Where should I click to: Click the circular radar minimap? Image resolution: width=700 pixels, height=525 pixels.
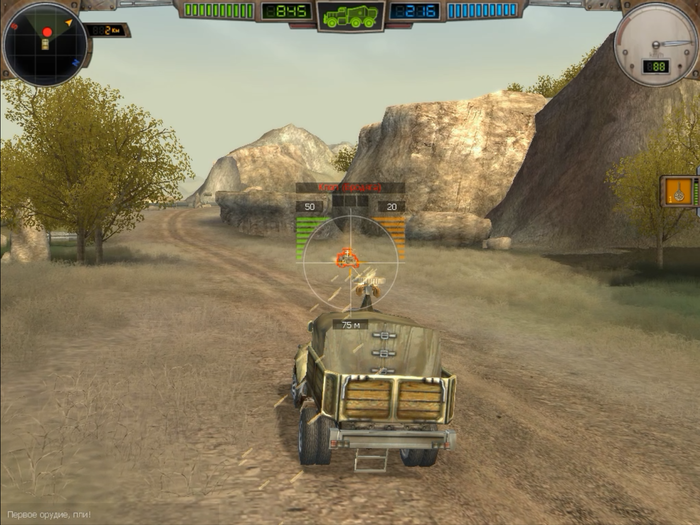[44, 43]
